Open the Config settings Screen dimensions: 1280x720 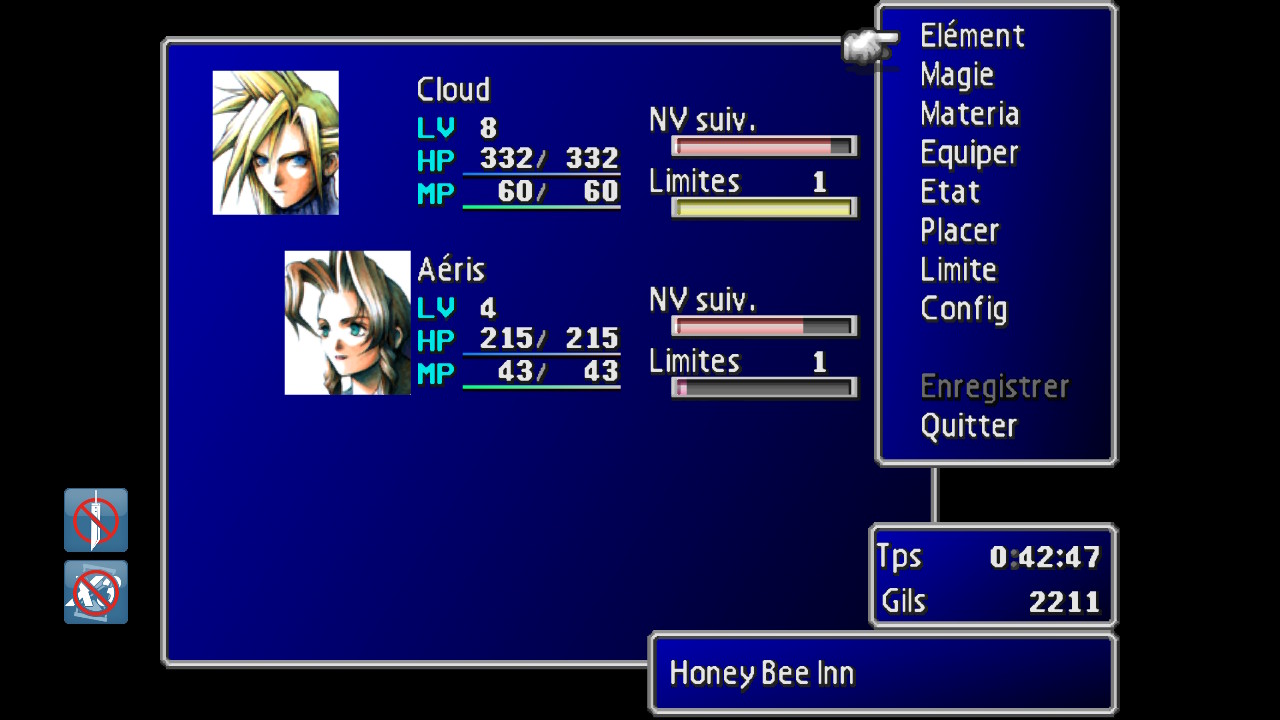coord(963,309)
